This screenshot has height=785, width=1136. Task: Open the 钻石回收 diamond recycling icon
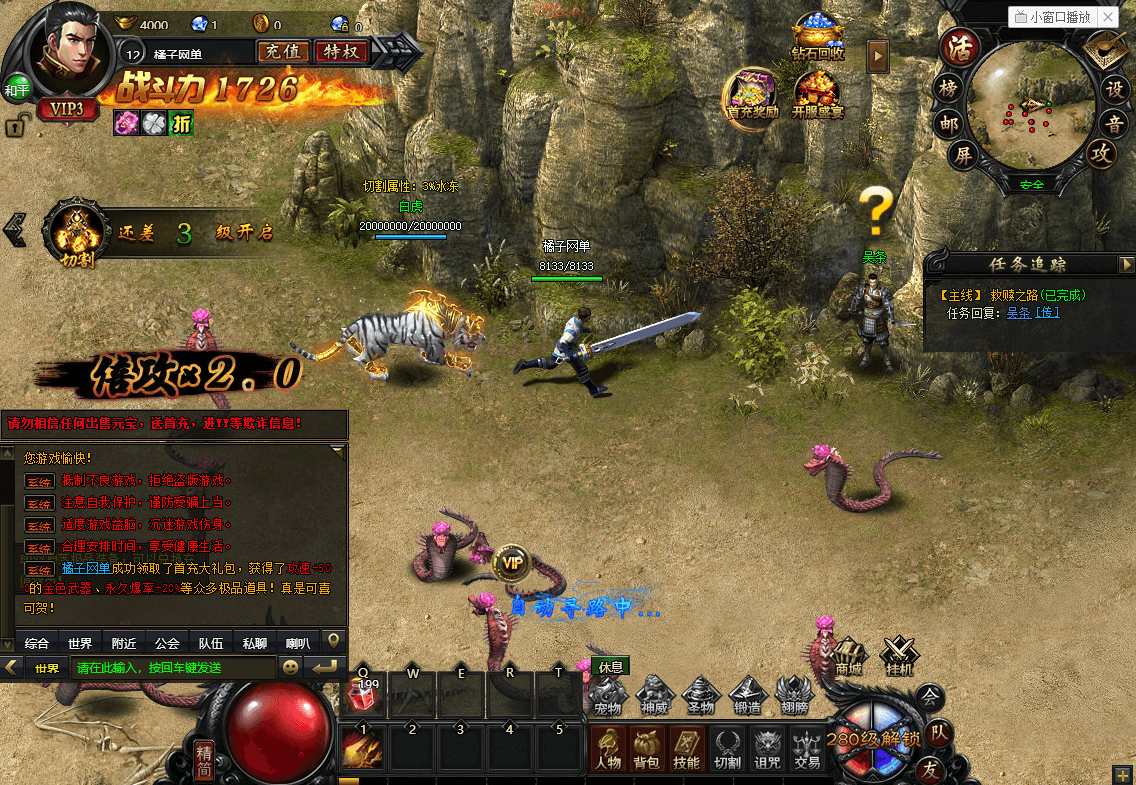click(x=818, y=40)
